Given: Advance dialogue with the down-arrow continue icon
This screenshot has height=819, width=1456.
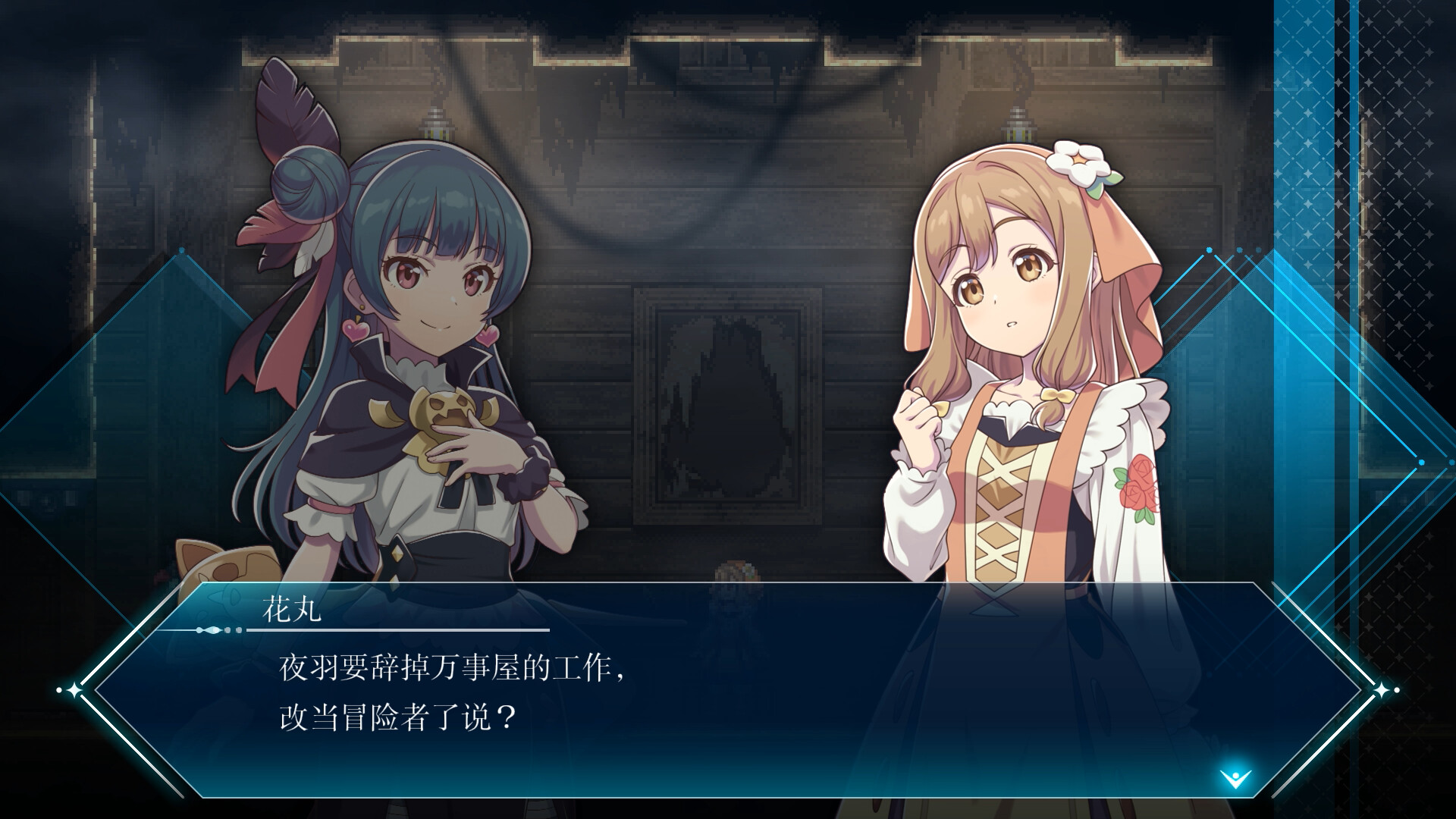Looking at the screenshot, I should tap(1235, 777).
